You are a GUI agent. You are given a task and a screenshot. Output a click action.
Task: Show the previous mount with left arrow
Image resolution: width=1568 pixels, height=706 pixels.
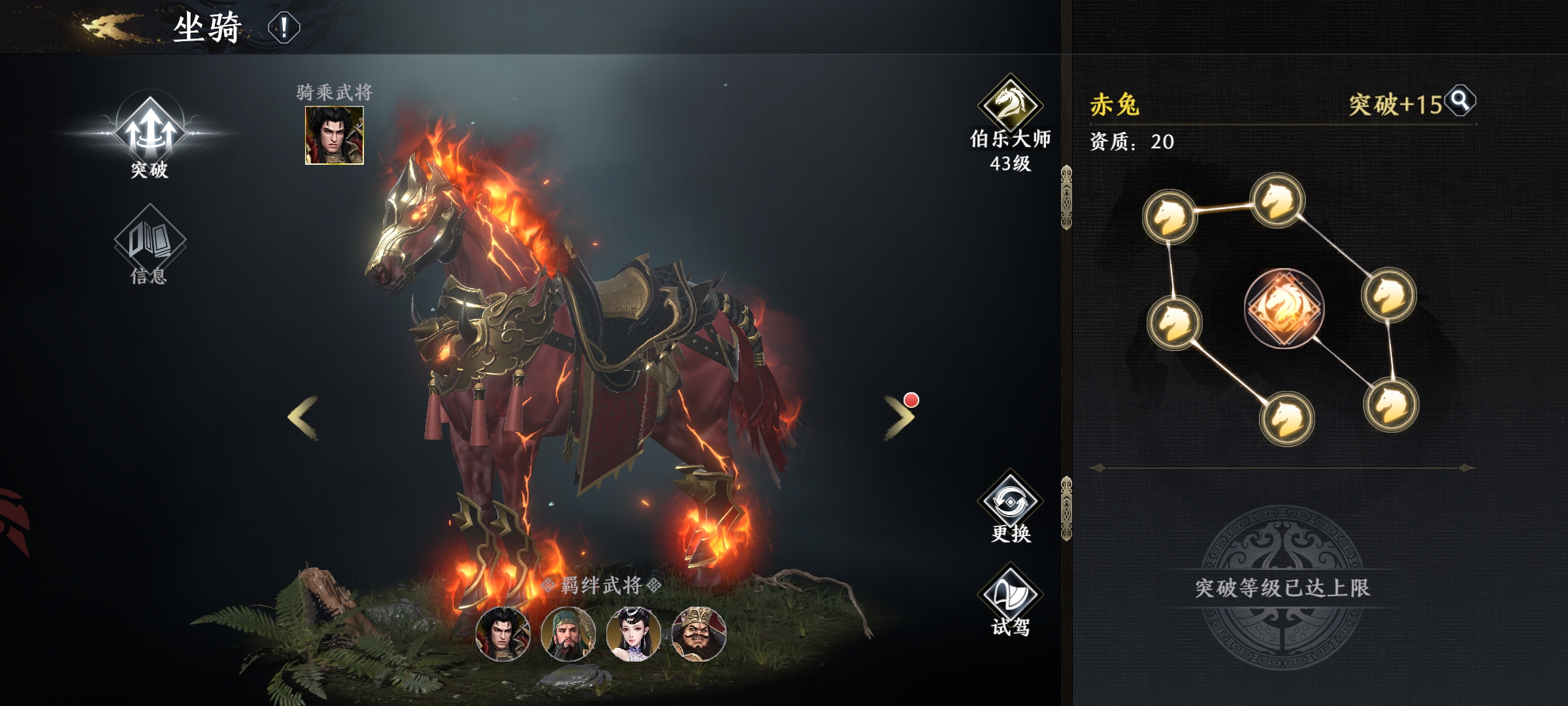click(x=303, y=417)
